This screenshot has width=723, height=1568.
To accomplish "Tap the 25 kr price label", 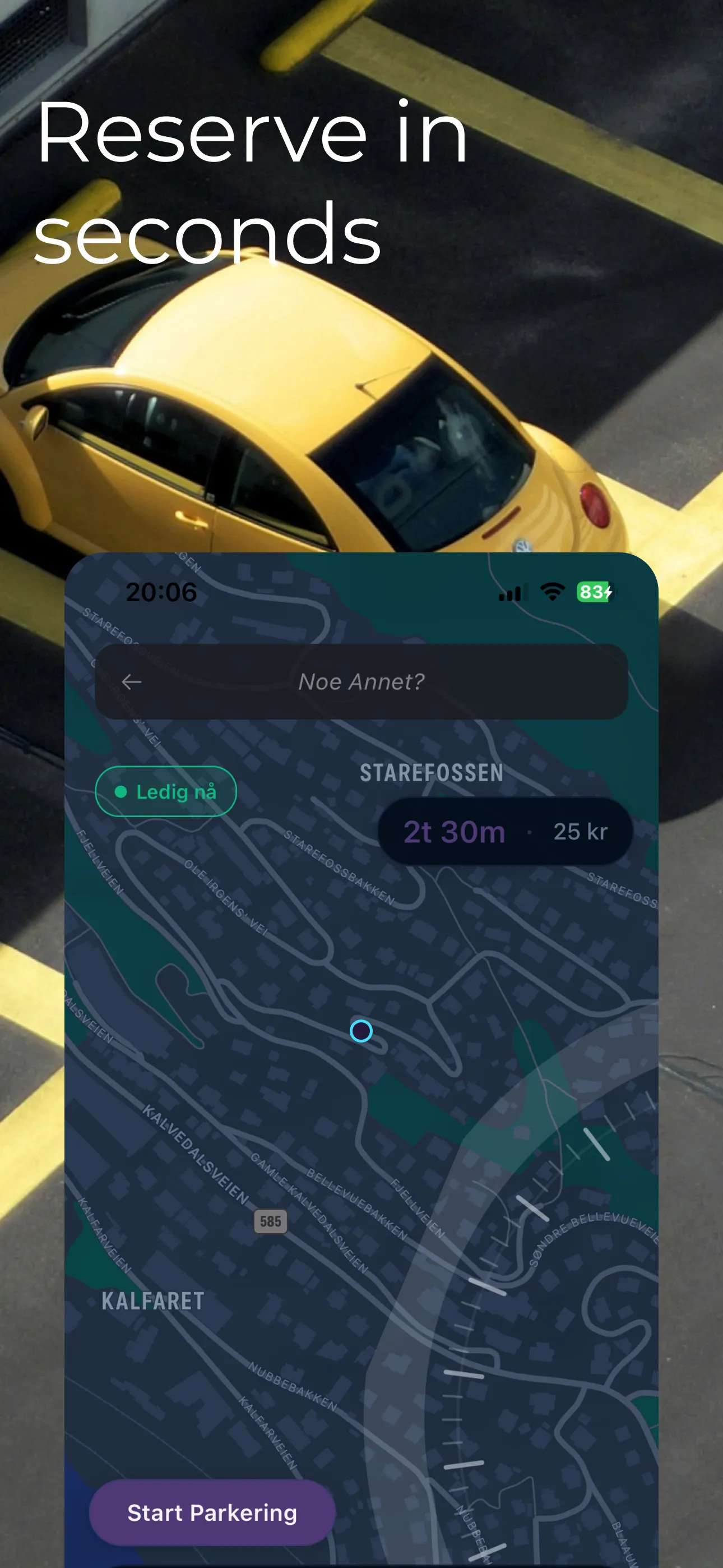I will coord(579,831).
